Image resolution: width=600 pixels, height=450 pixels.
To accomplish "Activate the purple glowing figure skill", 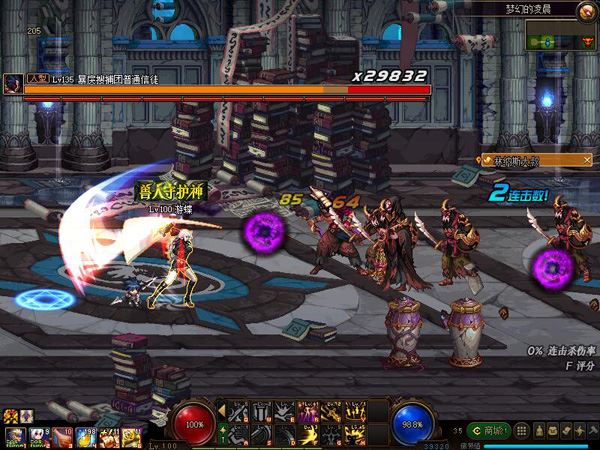I will [309, 411].
